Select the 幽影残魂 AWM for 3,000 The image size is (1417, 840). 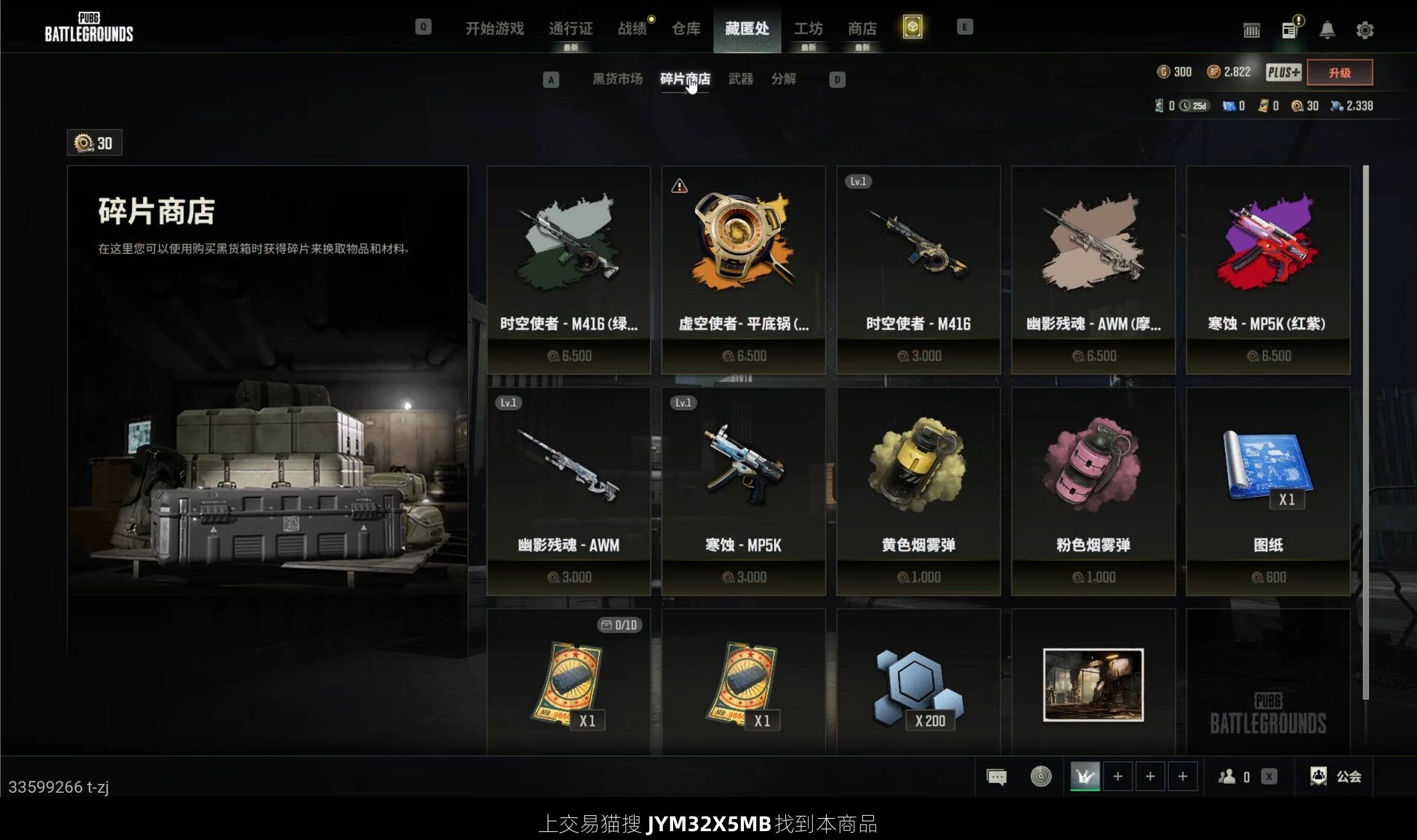[x=569, y=491]
